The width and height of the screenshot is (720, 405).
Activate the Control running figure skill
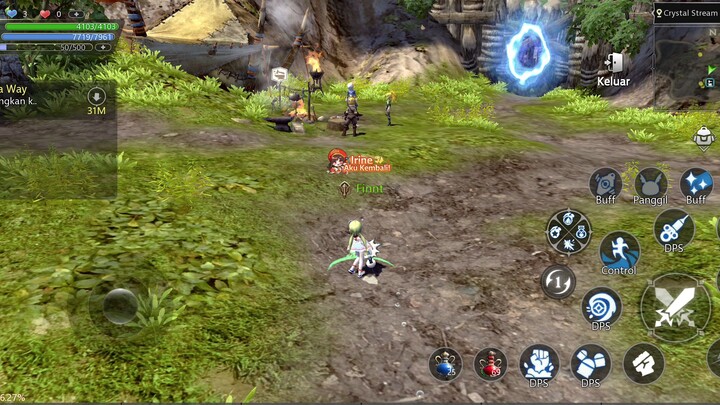click(619, 251)
